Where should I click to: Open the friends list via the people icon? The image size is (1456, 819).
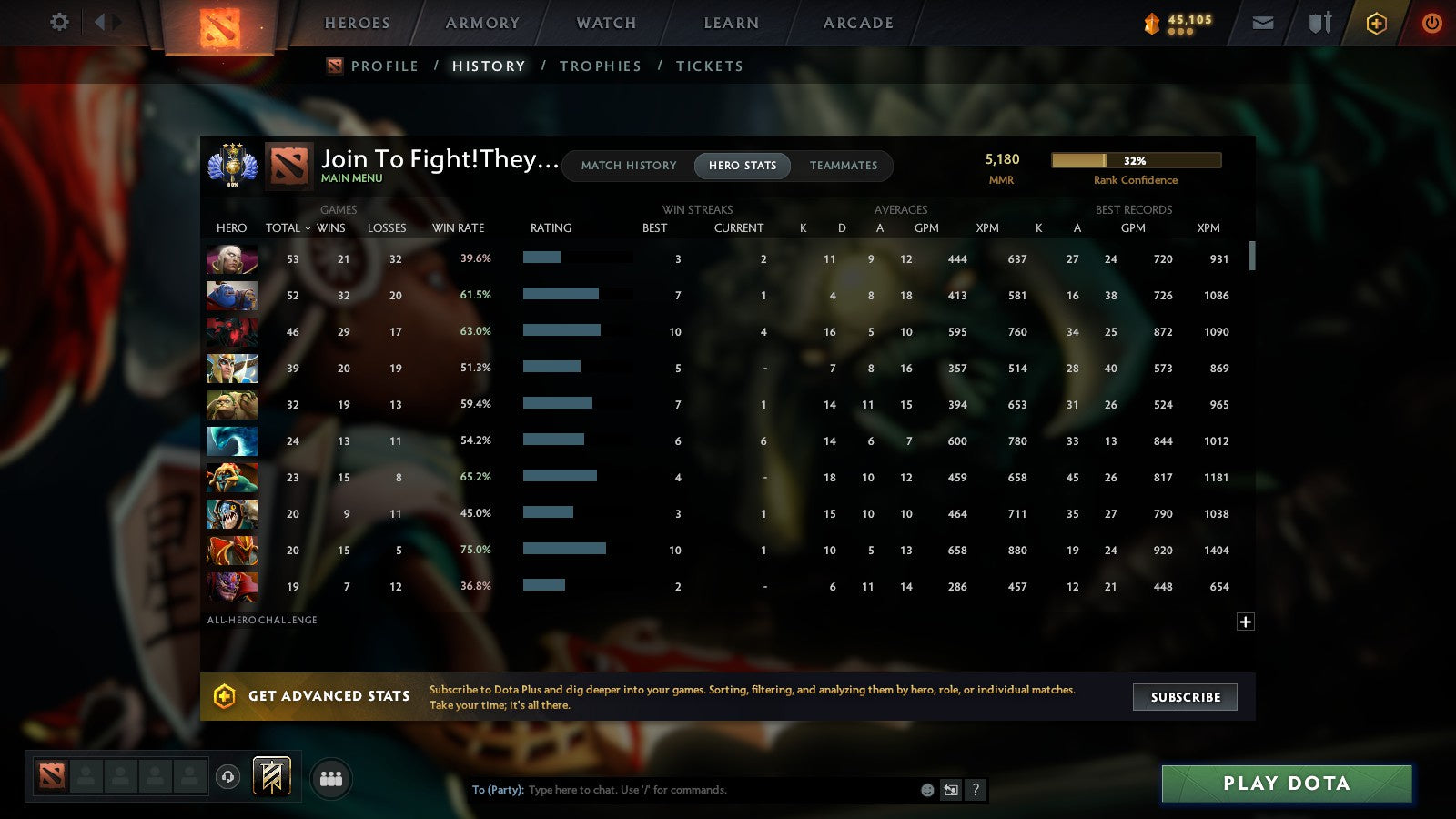pyautogui.click(x=331, y=777)
